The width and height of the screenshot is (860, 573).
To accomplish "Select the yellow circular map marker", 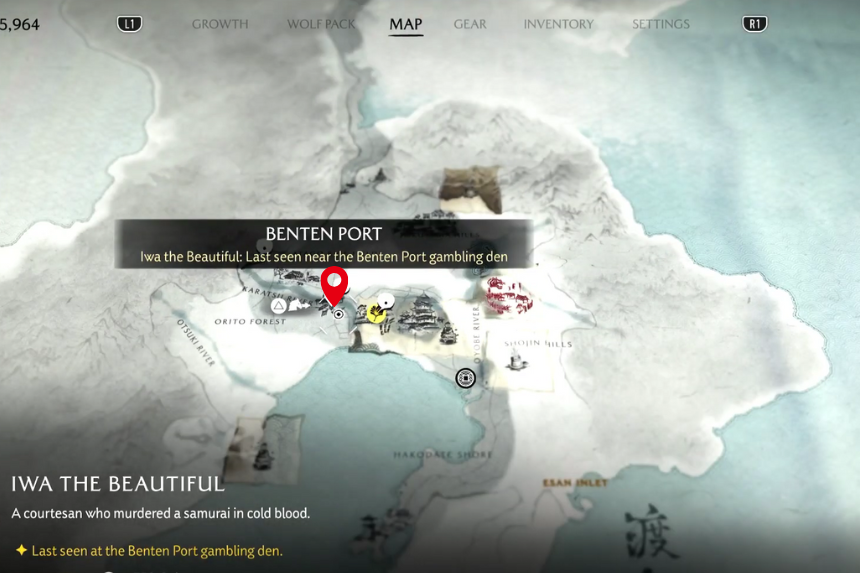I will coord(376,313).
